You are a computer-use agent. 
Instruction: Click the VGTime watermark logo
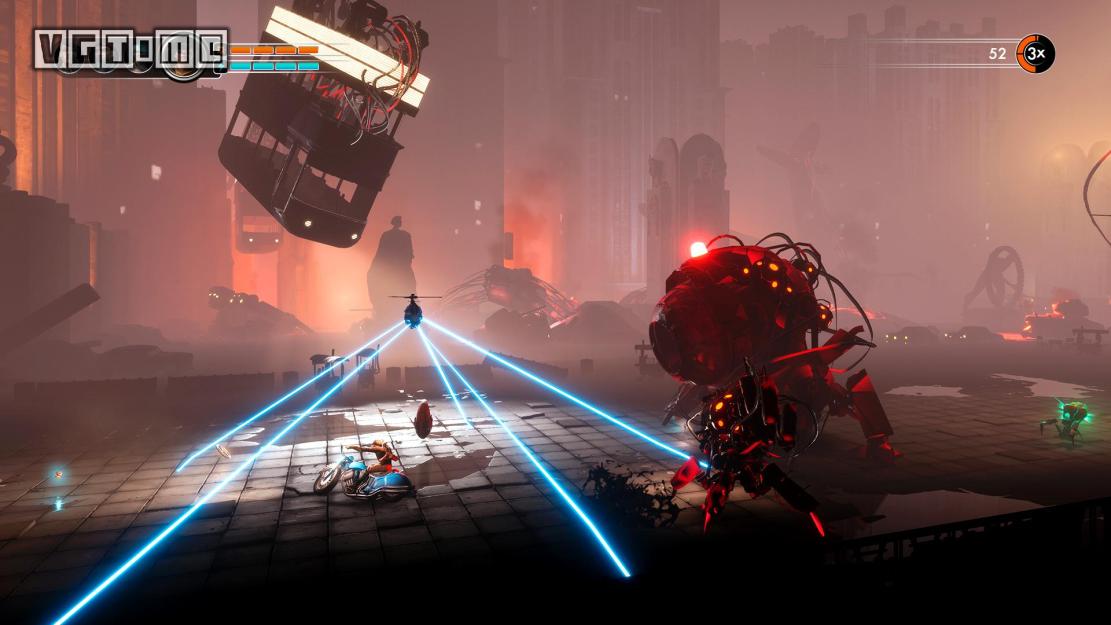click(x=130, y=50)
